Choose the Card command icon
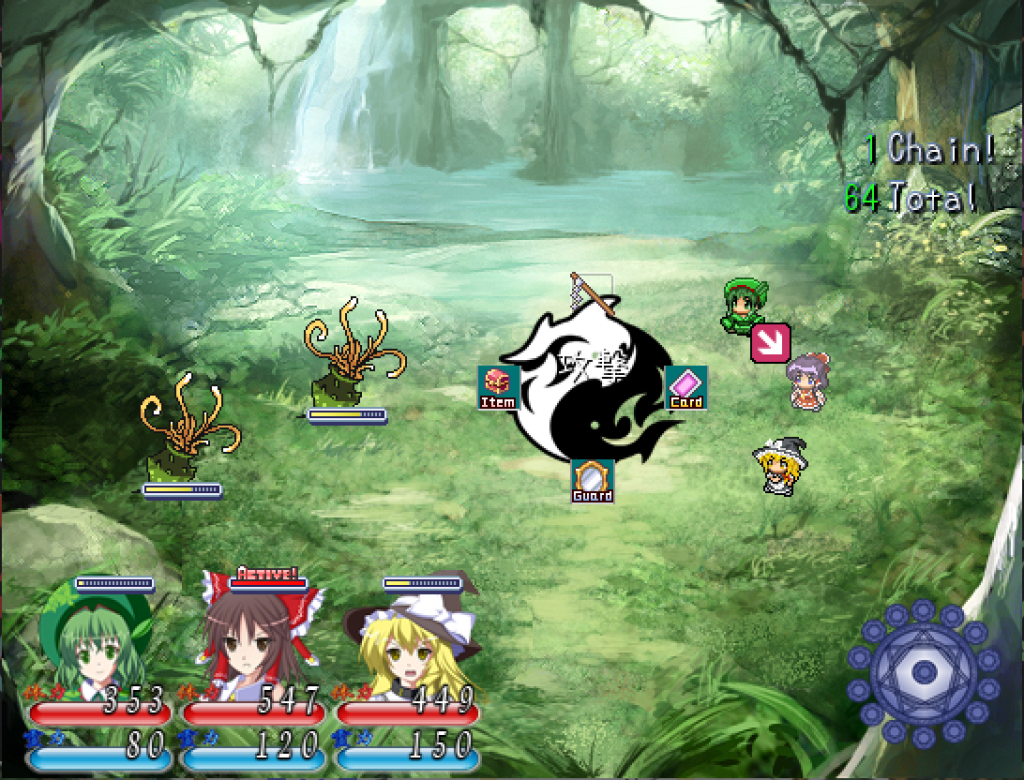 [x=686, y=388]
